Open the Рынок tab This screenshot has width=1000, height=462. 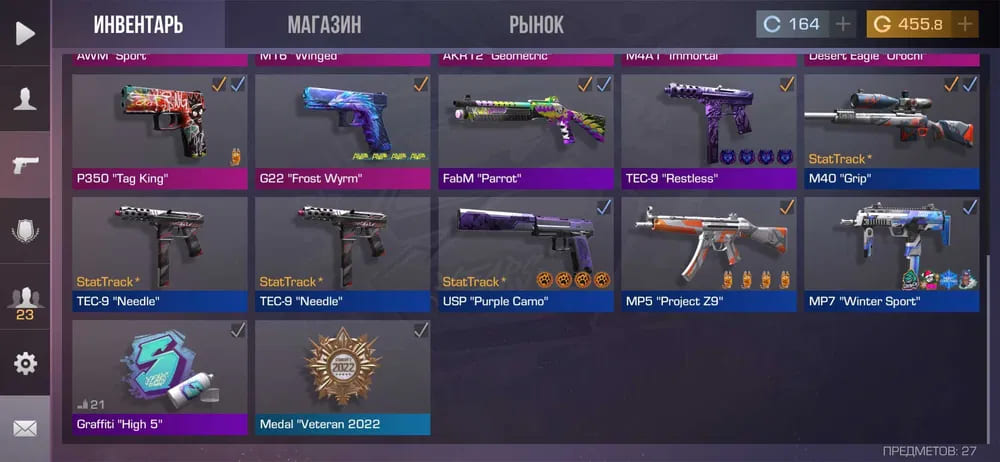click(x=536, y=24)
